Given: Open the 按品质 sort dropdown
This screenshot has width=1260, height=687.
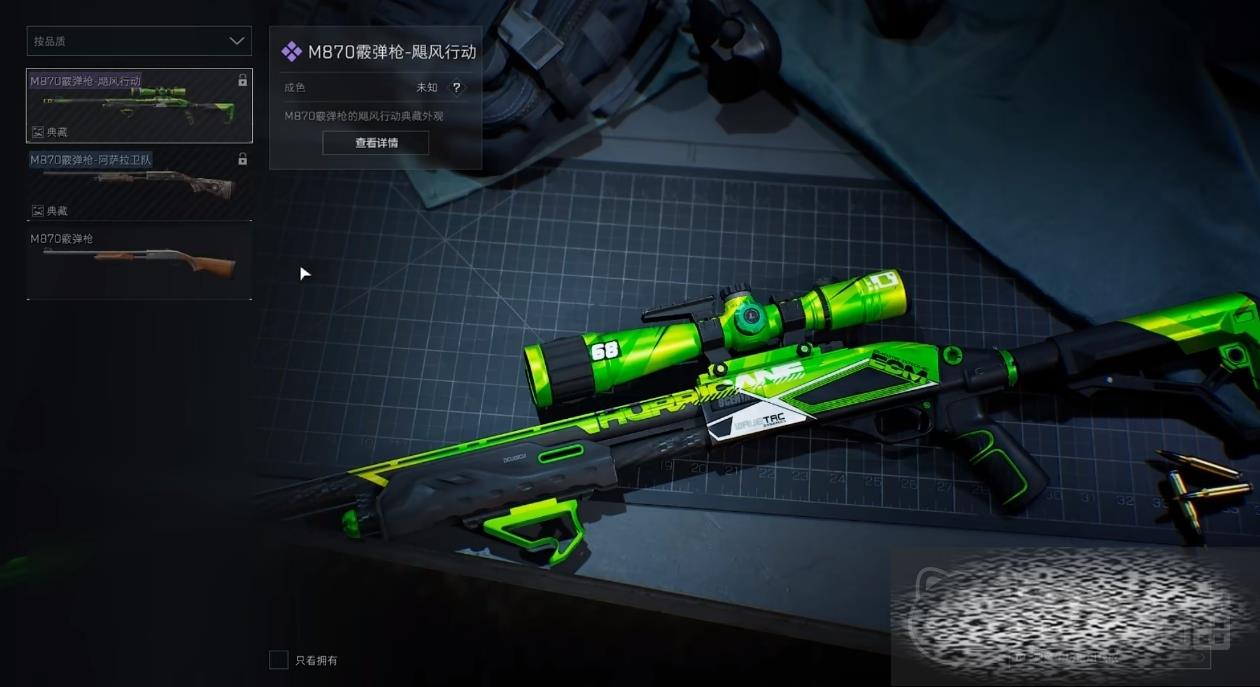Looking at the screenshot, I should tap(139, 41).
